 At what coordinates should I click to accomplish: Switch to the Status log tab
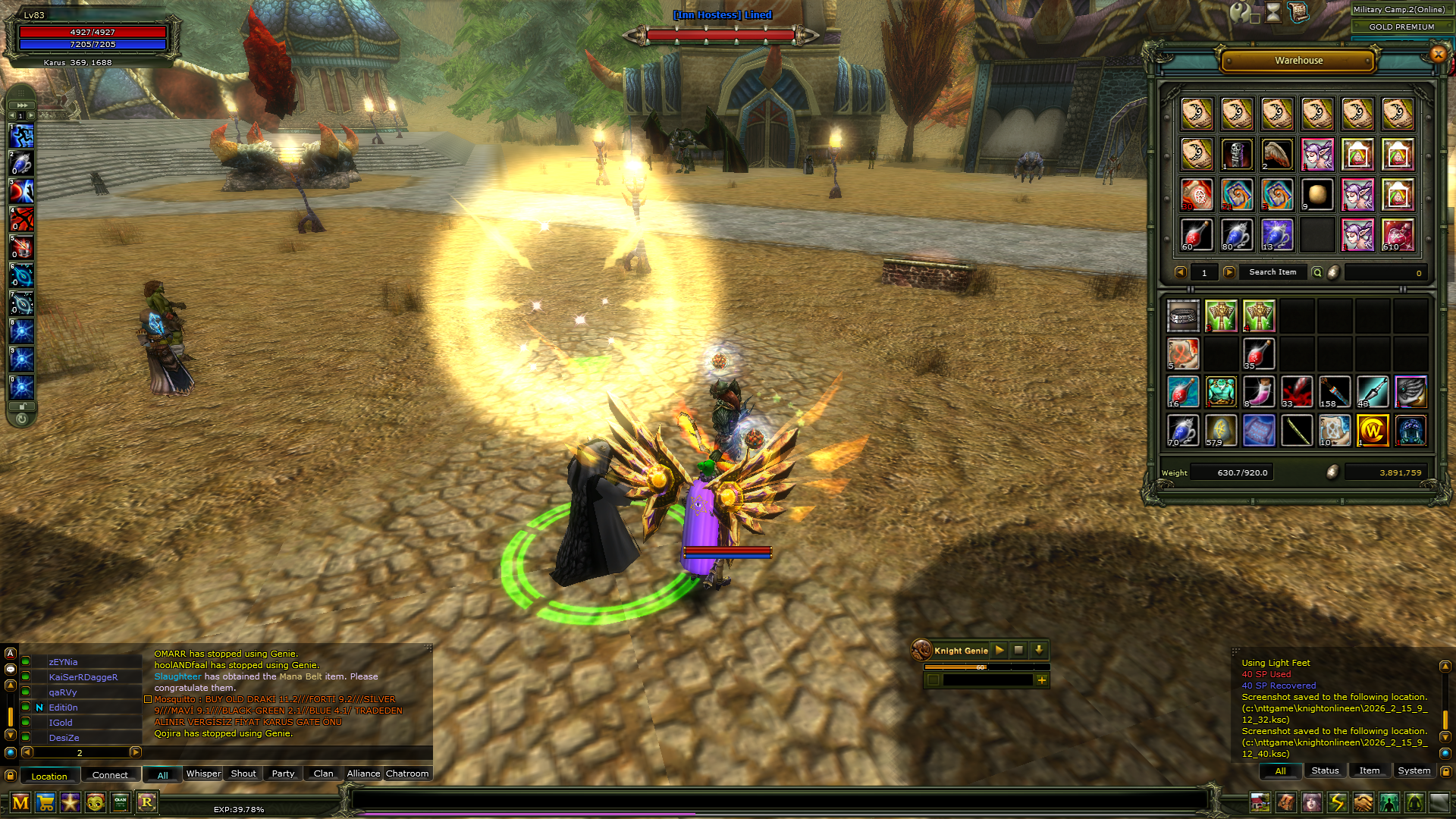point(1325,770)
